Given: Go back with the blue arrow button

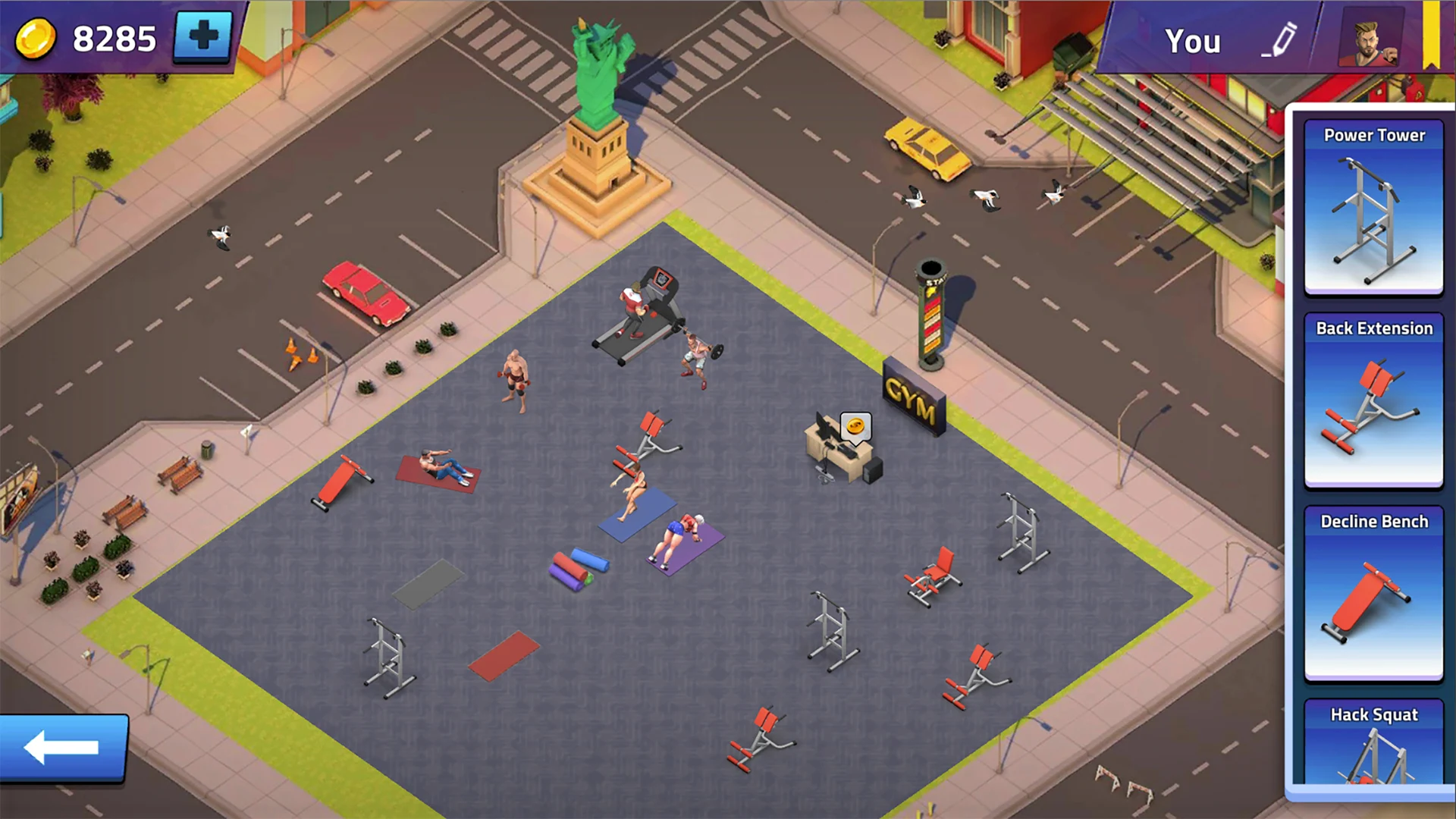Looking at the screenshot, I should tap(63, 748).
